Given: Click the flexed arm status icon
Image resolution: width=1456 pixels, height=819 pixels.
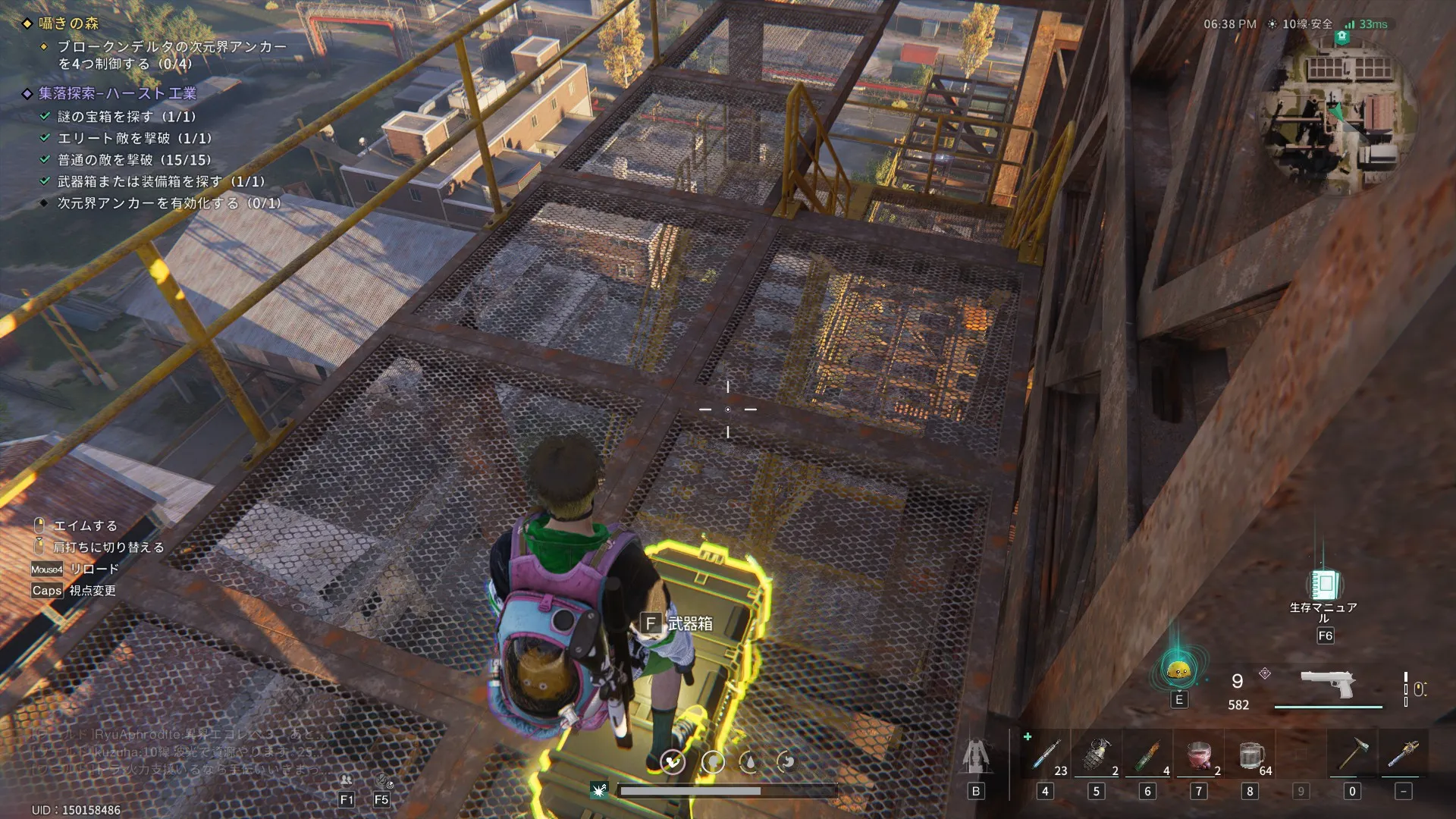Looking at the screenshot, I should point(672,761).
